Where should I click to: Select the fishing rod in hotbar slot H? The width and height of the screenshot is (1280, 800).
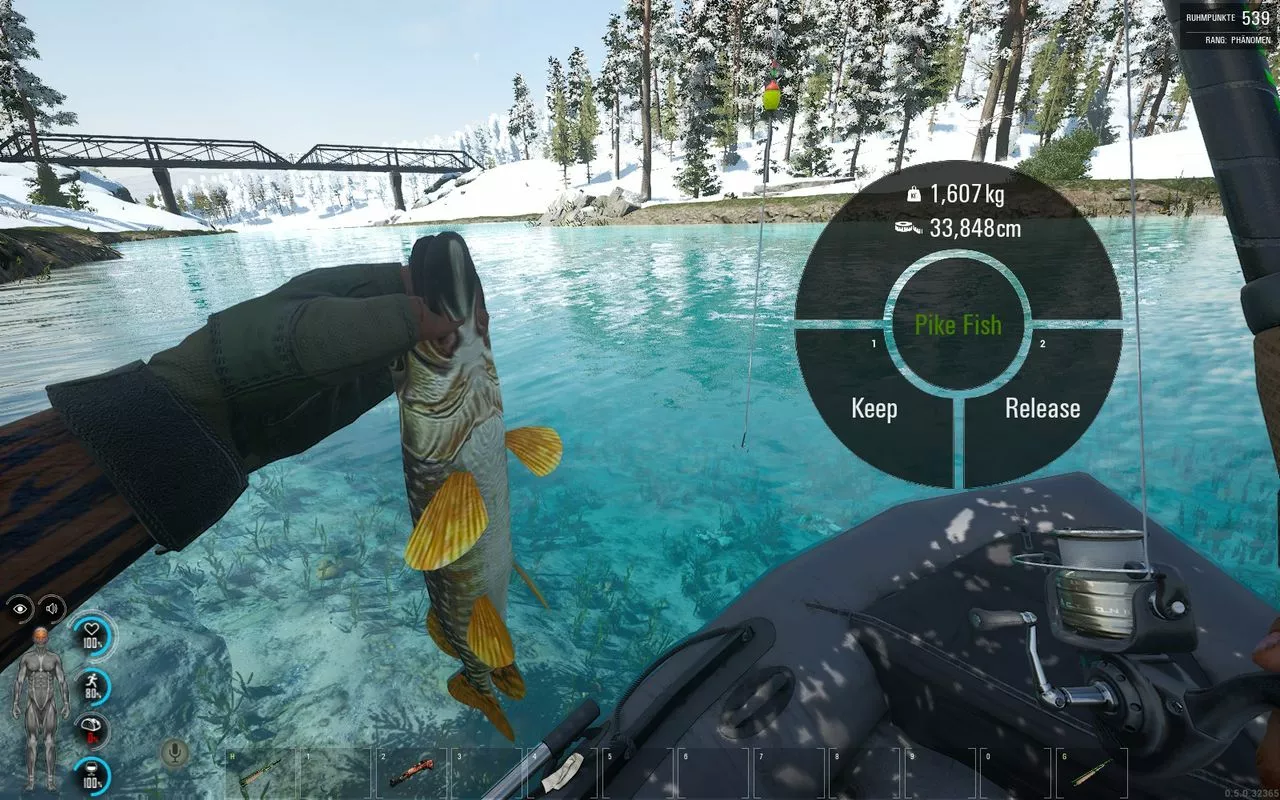pos(259,772)
